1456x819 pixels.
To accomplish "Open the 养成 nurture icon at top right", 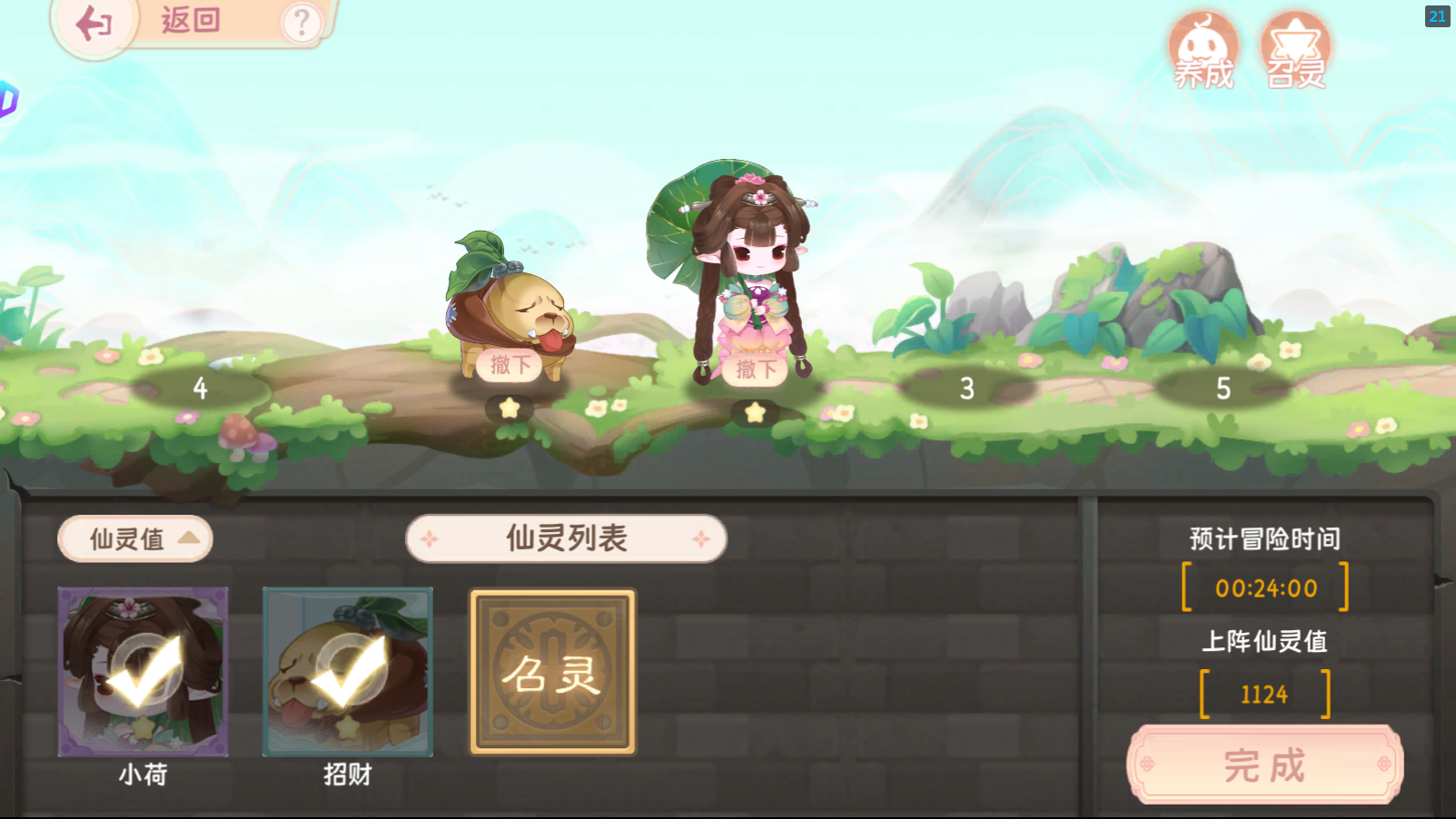I will click(x=1203, y=50).
